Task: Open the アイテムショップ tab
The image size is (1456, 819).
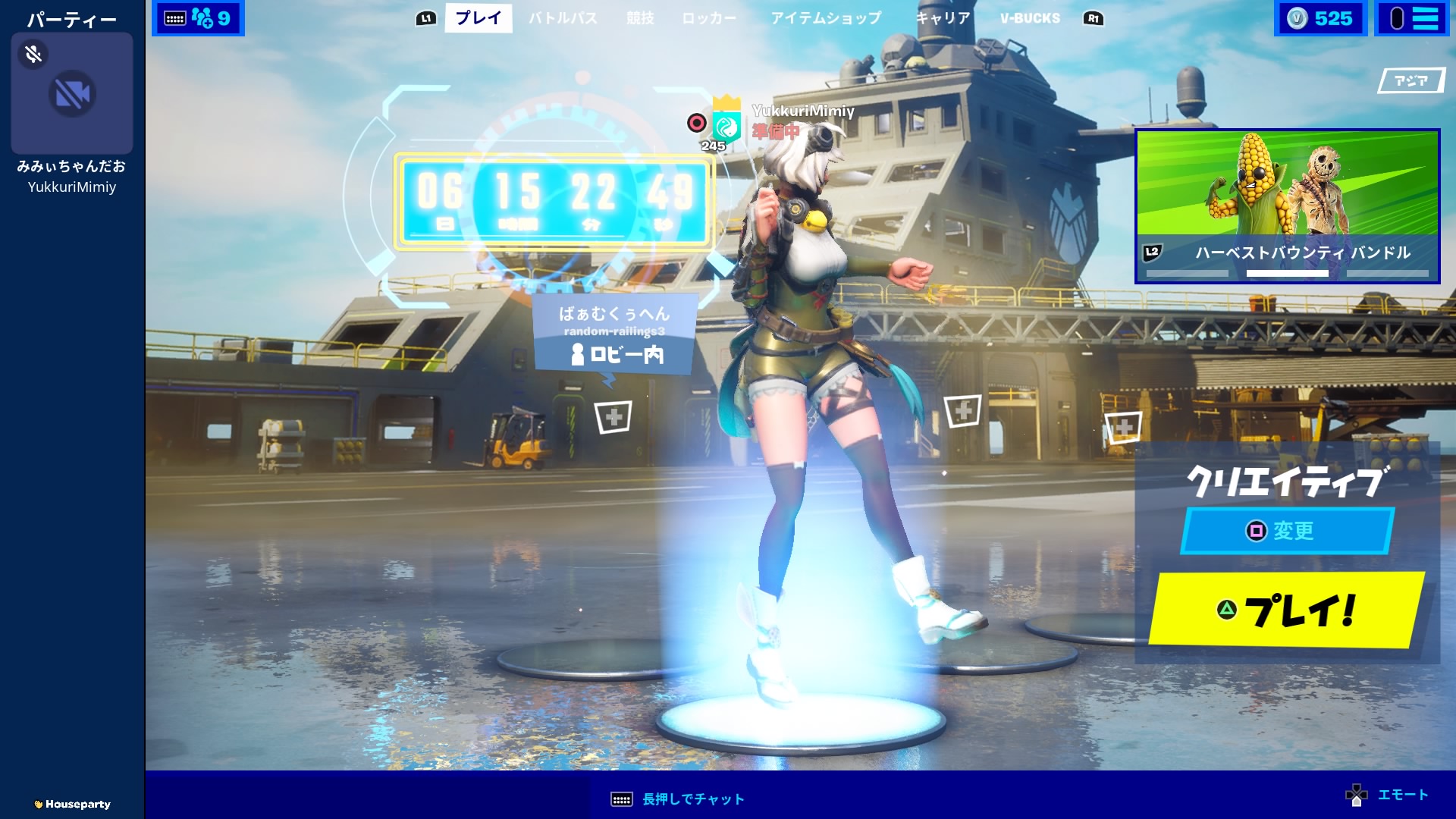Action: 827,19
